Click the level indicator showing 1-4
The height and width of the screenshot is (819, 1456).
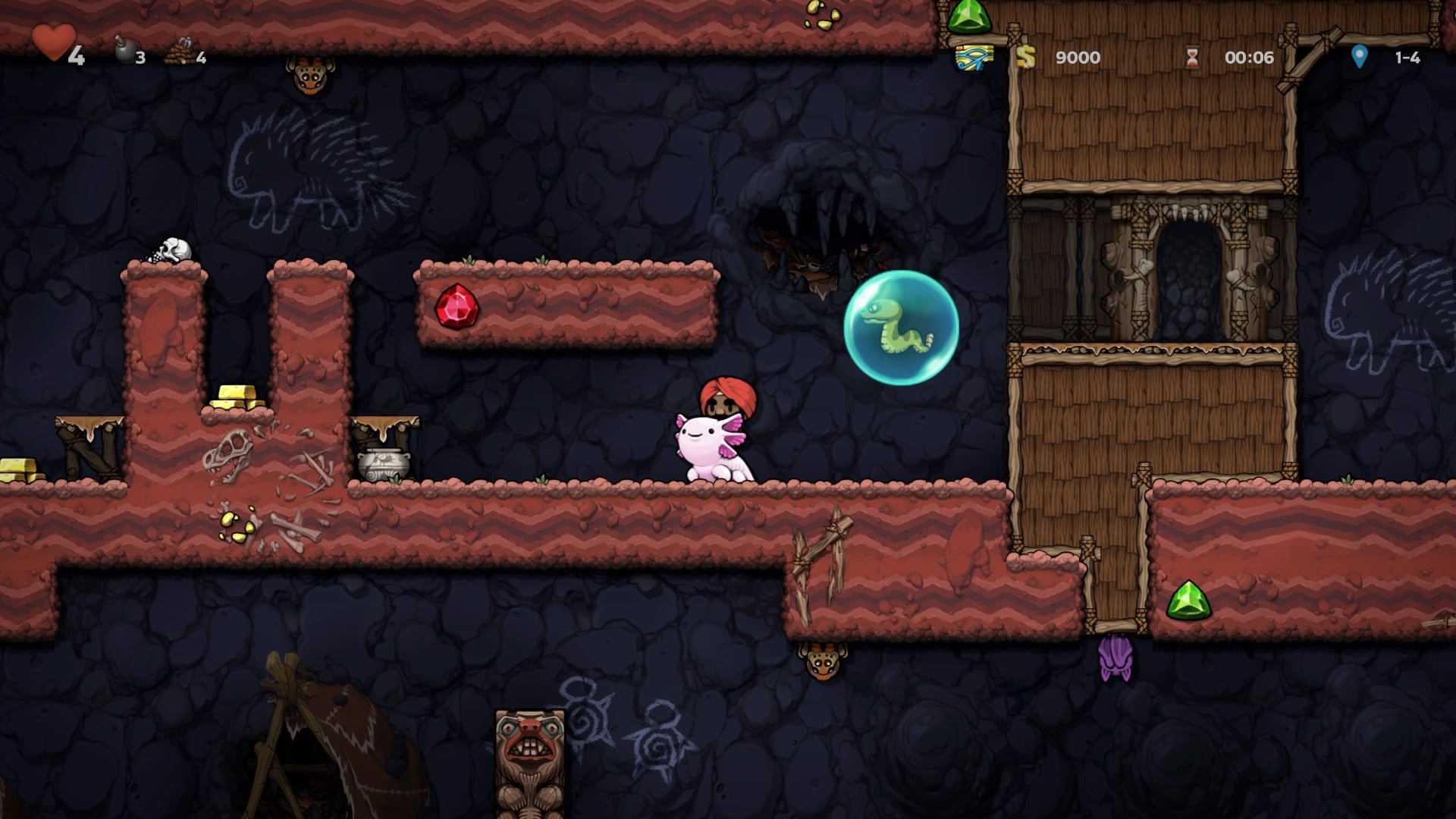1407,55
